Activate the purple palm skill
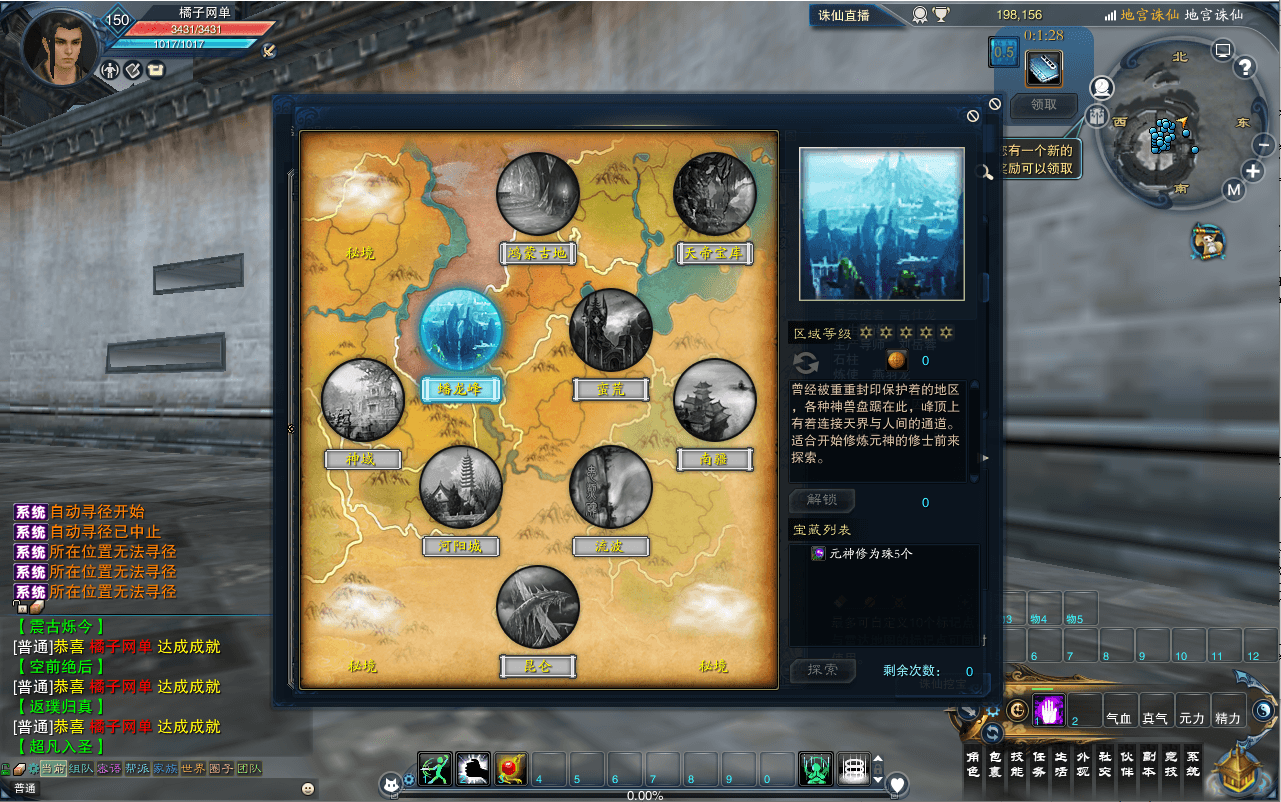This screenshot has width=1281, height=802. [1048, 710]
